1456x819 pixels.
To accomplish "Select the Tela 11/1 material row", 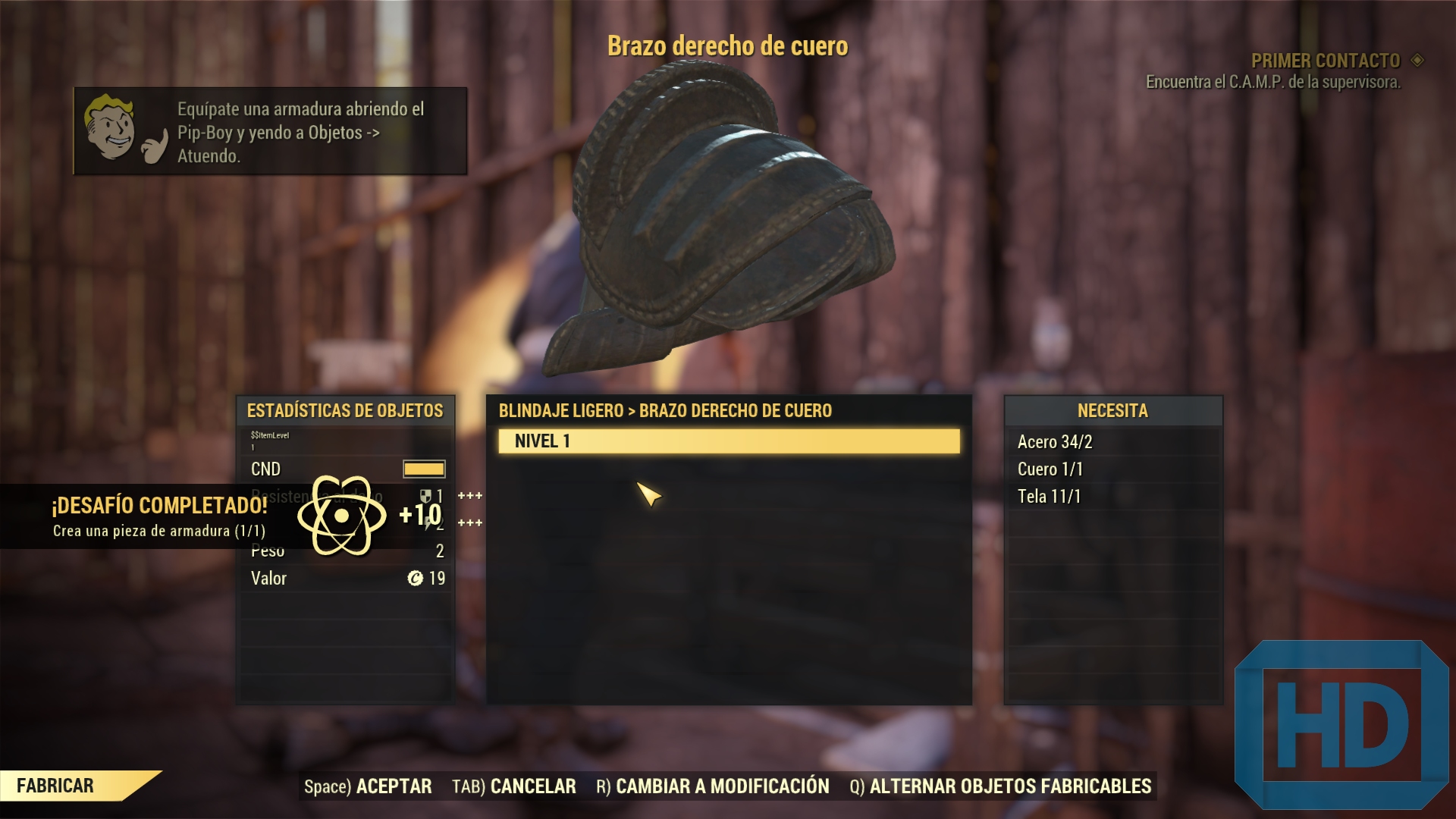I will pyautogui.click(x=1112, y=497).
